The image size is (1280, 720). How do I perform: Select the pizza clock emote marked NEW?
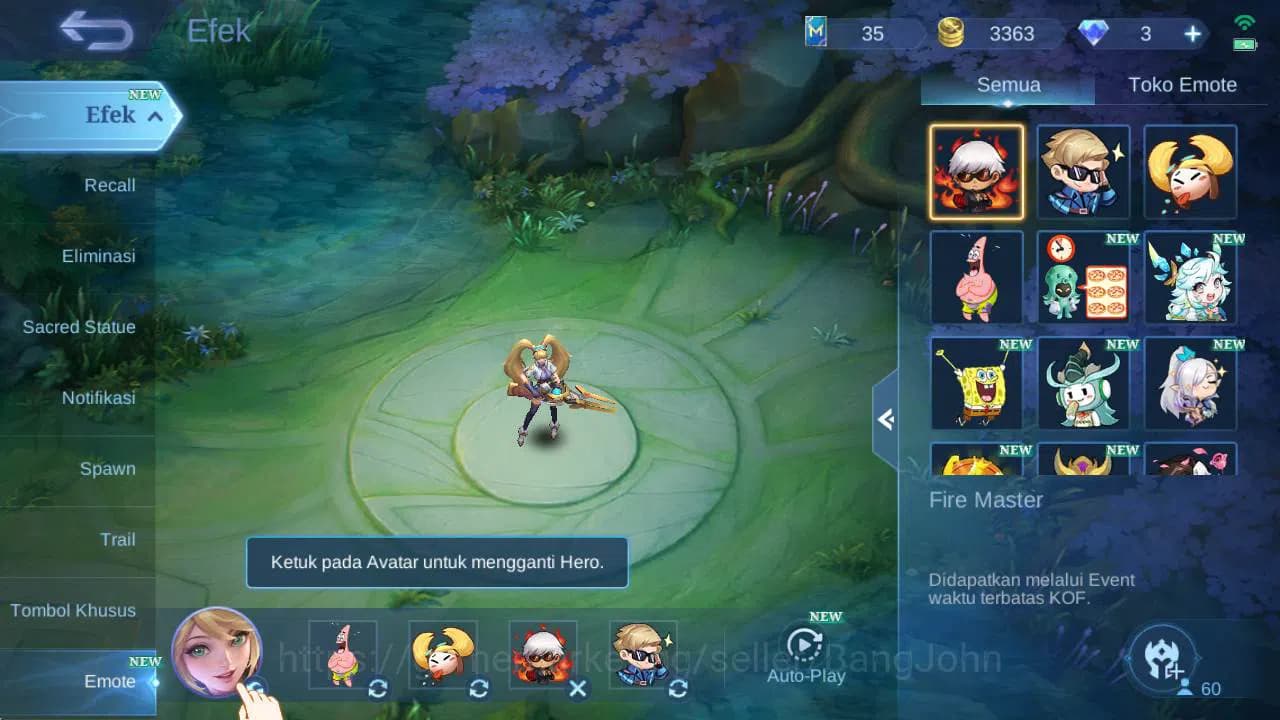pyautogui.click(x=1084, y=278)
